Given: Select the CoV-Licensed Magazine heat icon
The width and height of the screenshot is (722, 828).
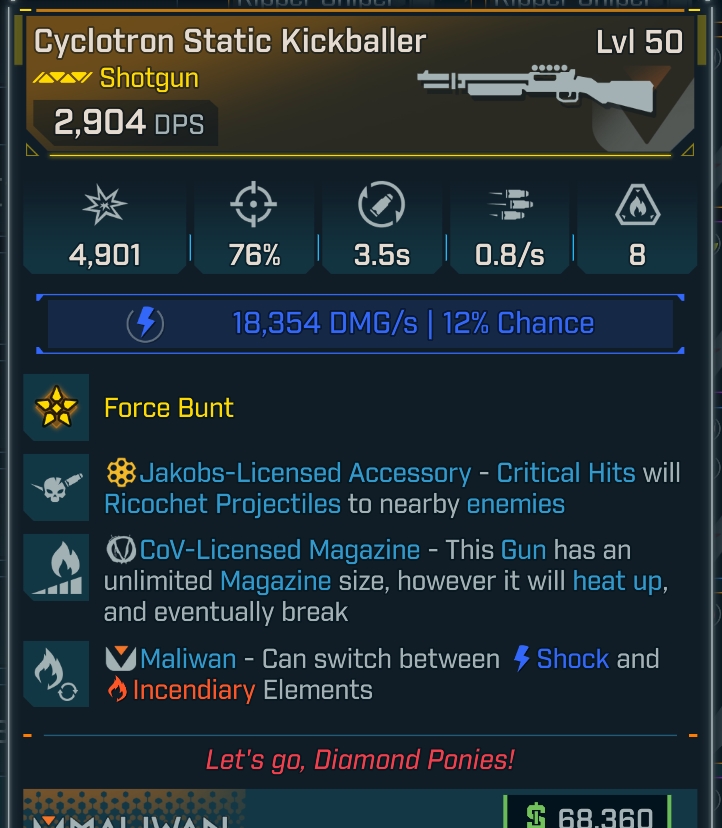Looking at the screenshot, I should click(56, 568).
